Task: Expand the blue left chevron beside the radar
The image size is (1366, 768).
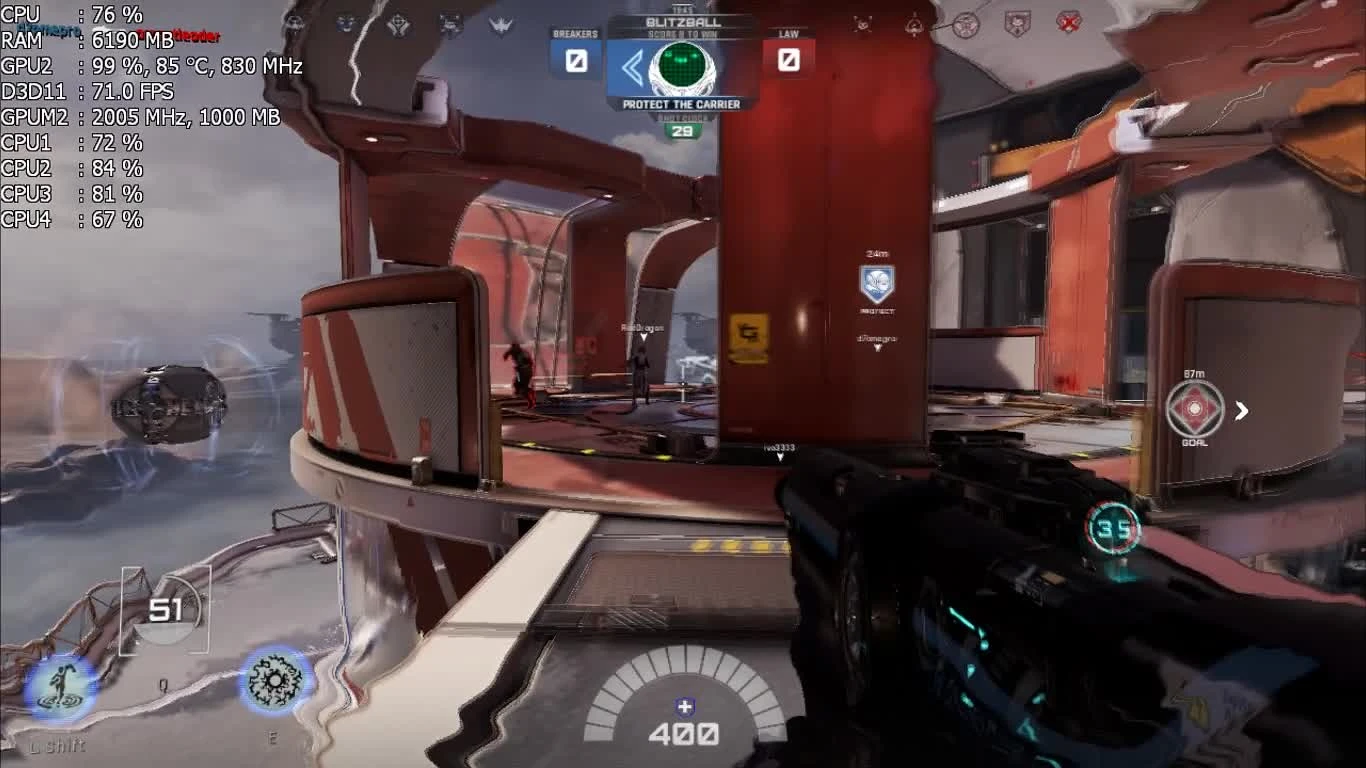Action: (632, 66)
